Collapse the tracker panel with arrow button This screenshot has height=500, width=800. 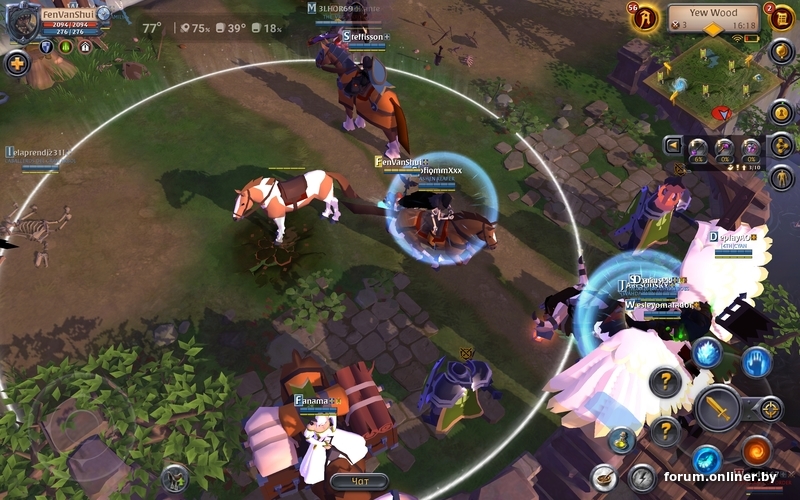coord(672,145)
